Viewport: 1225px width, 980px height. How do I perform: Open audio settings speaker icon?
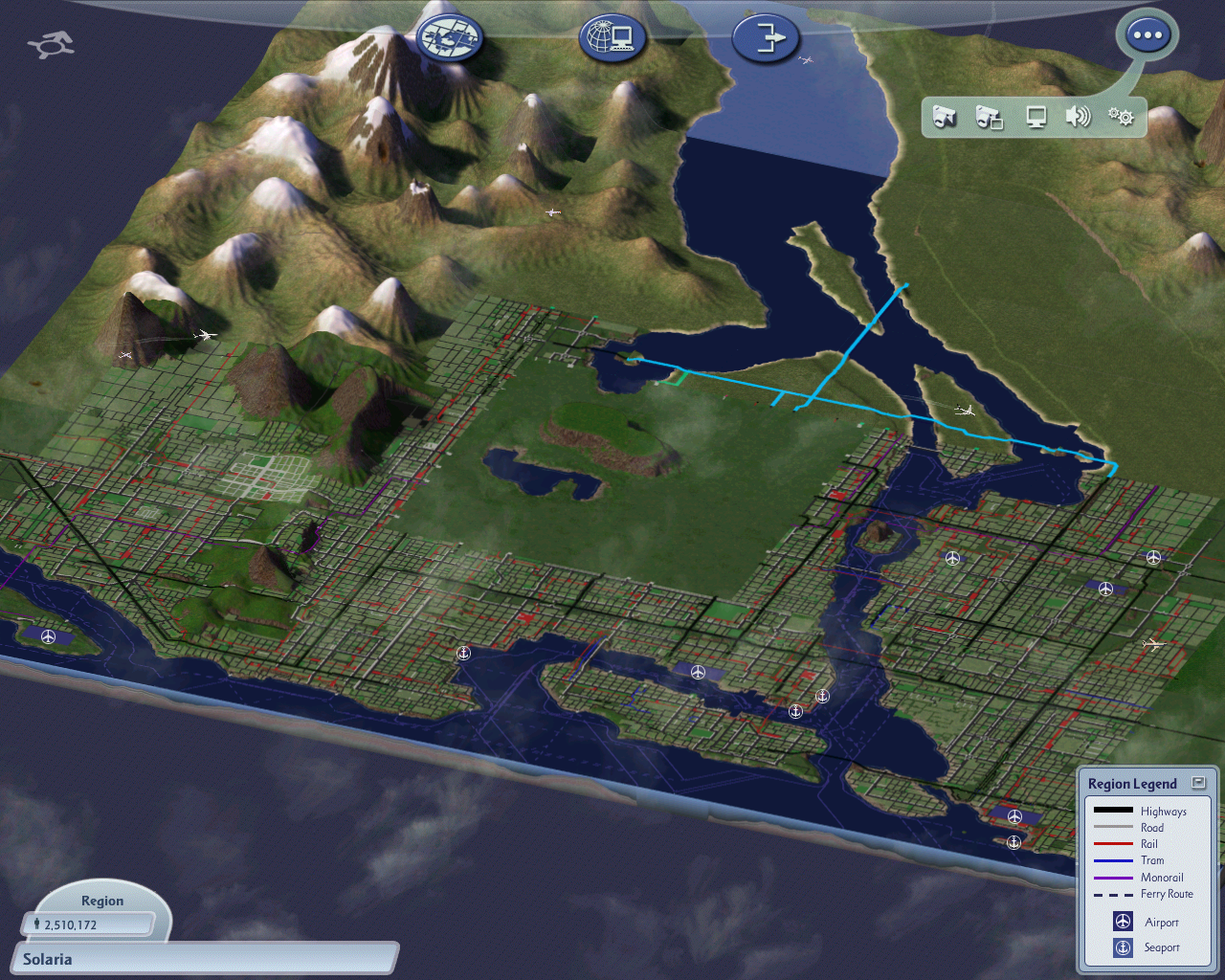[1078, 117]
